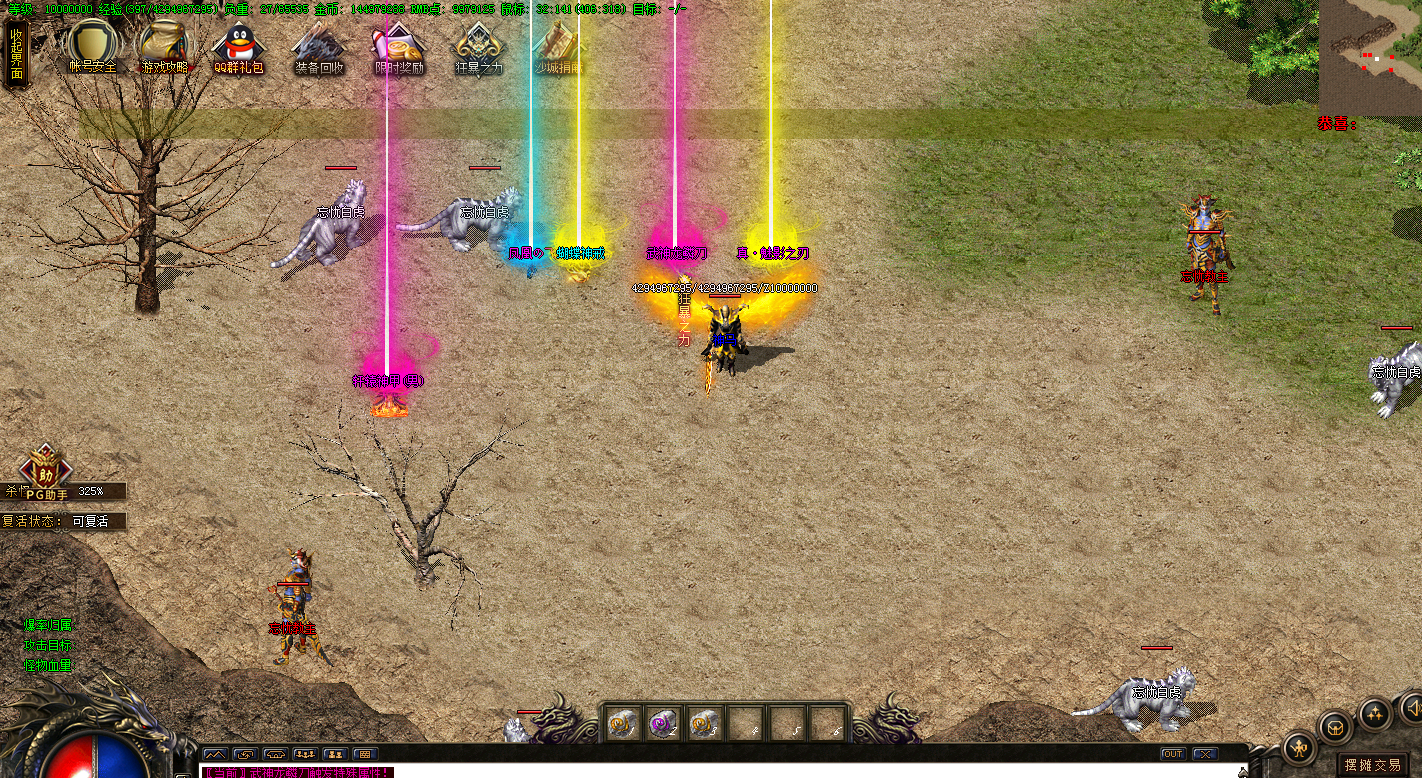
Task: Click the X button beside OUT
Action: 1205,753
